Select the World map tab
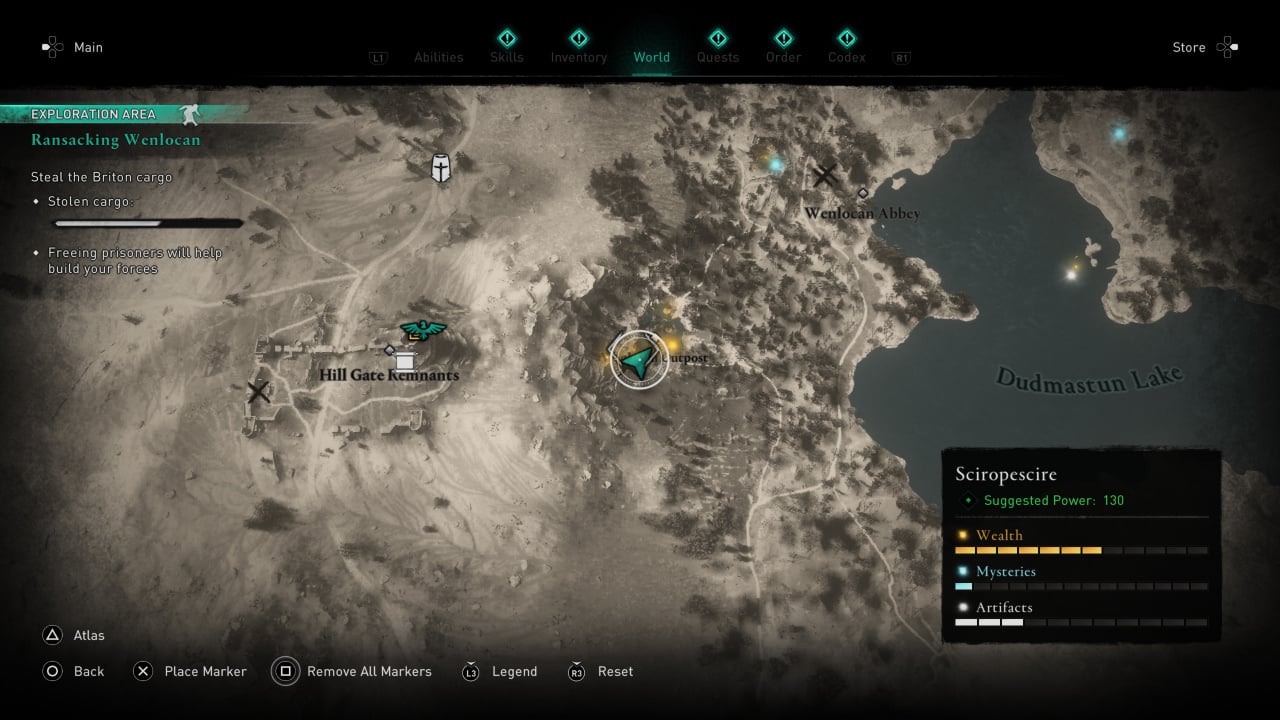The width and height of the screenshot is (1280, 720). tap(651, 57)
